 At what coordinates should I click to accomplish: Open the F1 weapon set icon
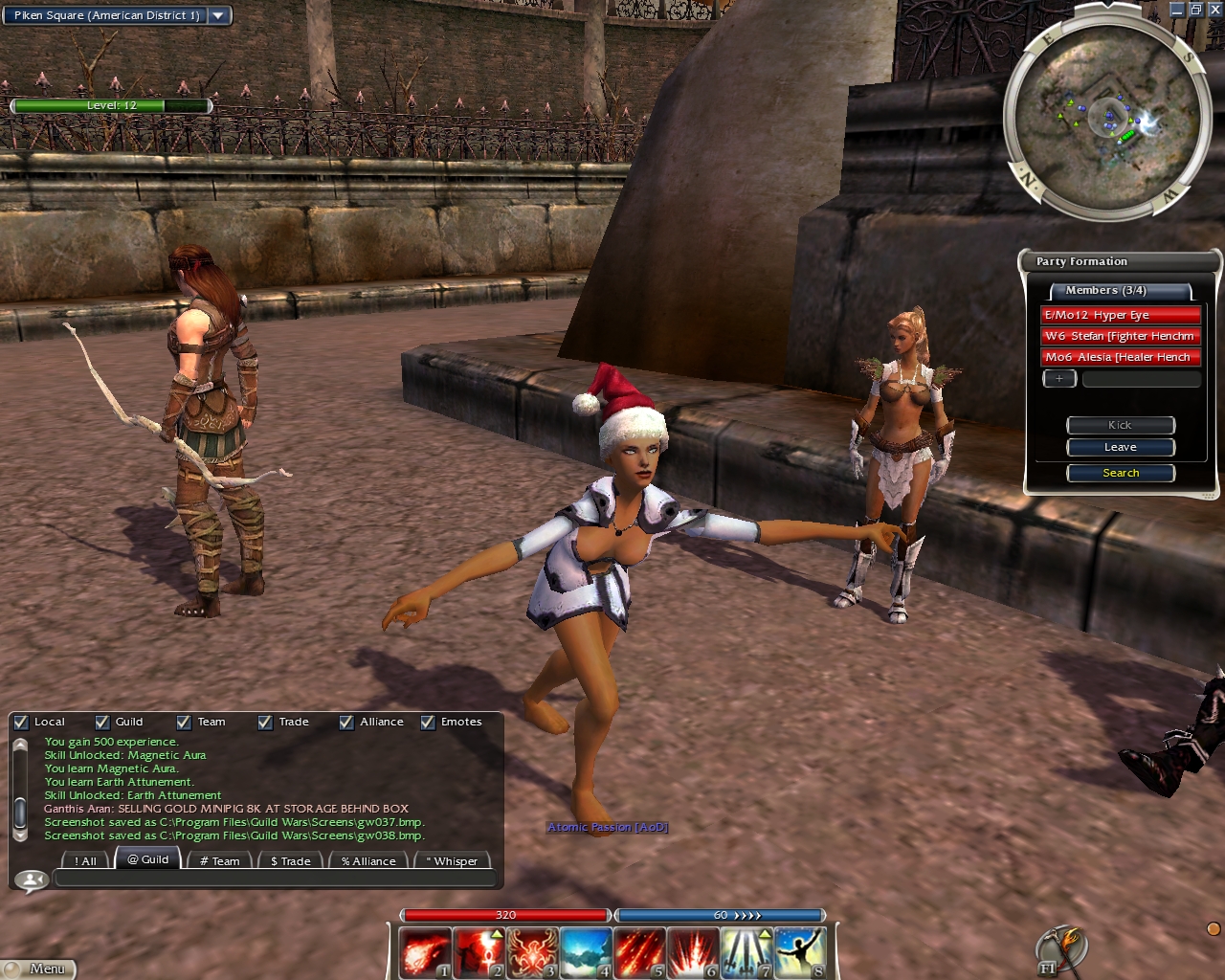point(1060,950)
